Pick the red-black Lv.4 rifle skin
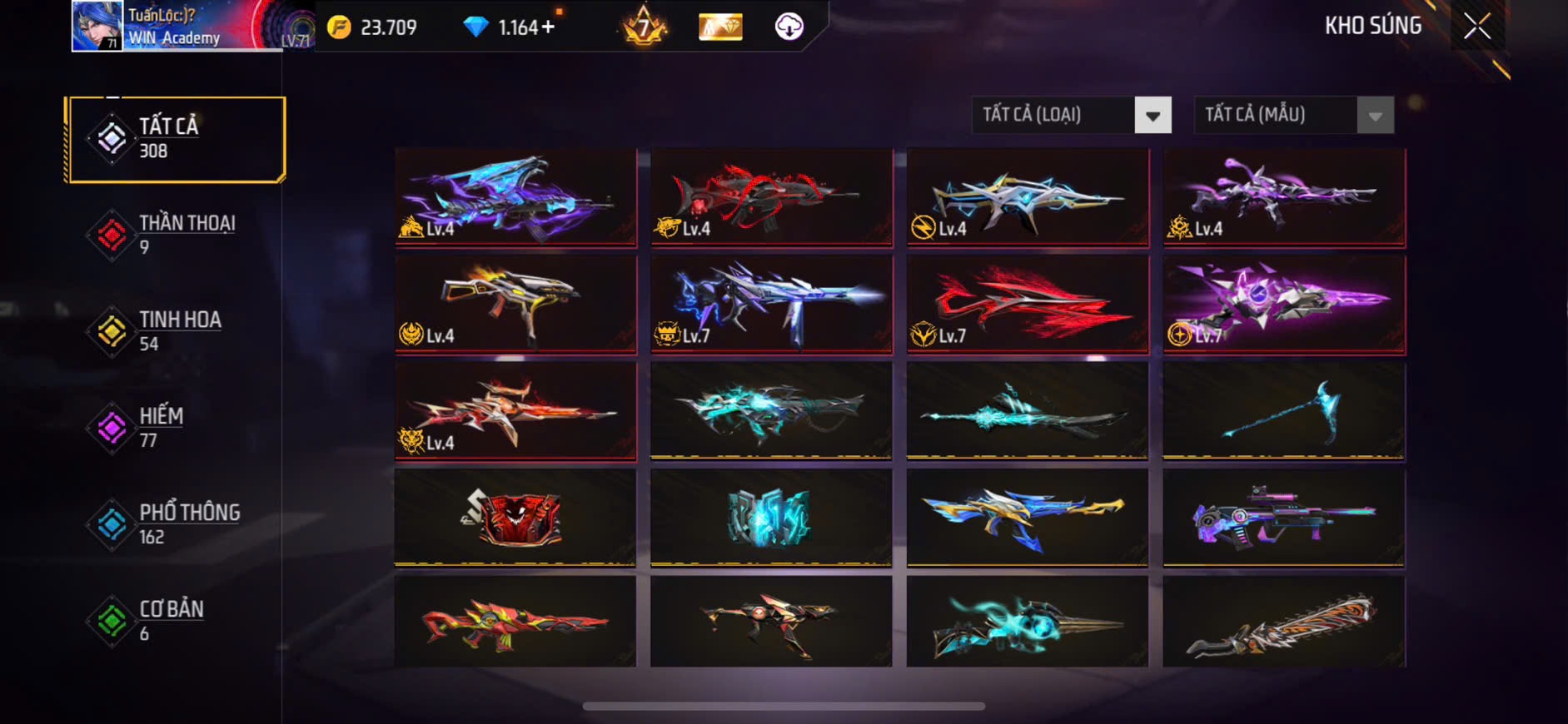 (771, 197)
